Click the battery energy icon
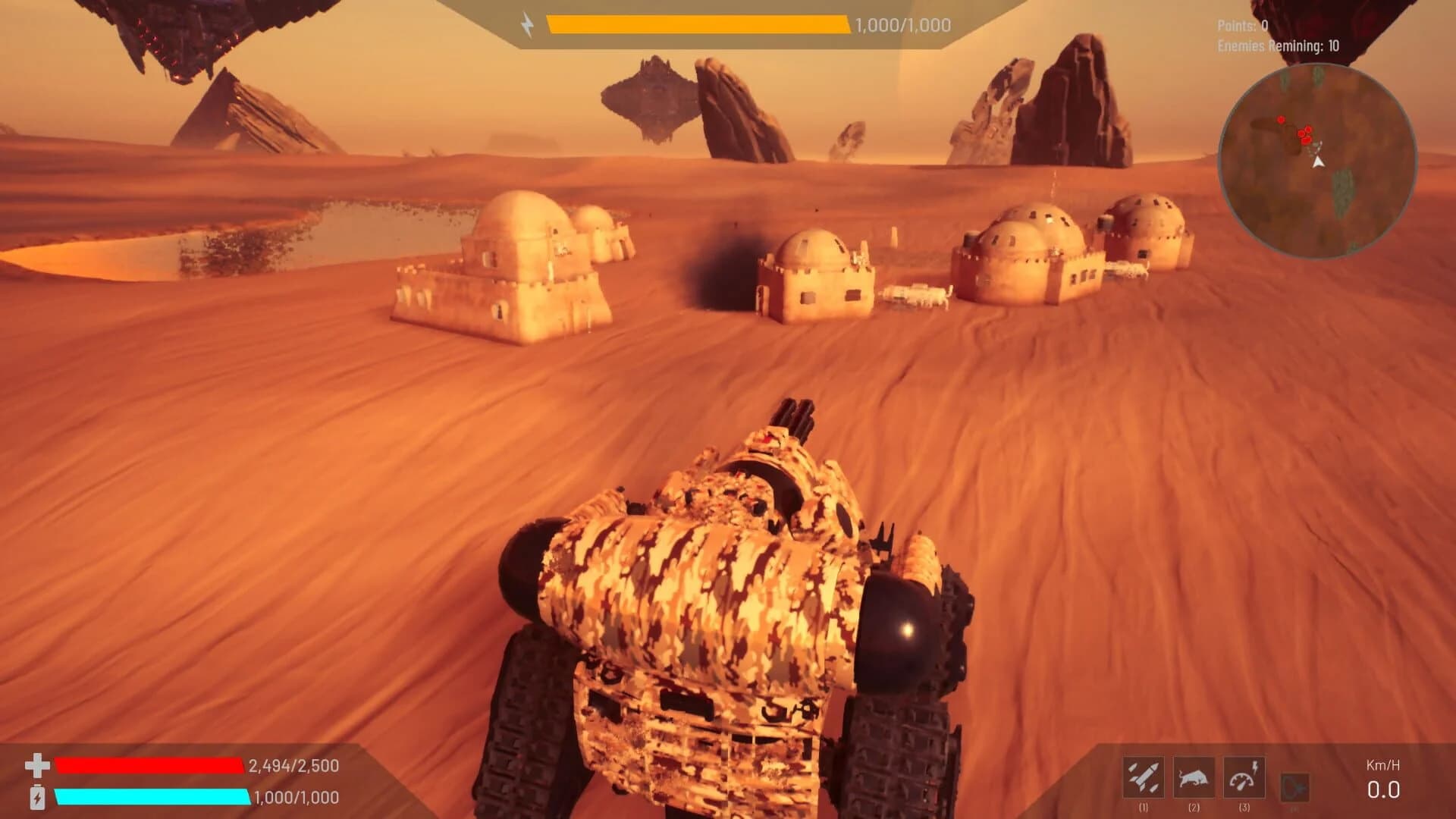The height and width of the screenshot is (819, 1456). click(x=39, y=795)
